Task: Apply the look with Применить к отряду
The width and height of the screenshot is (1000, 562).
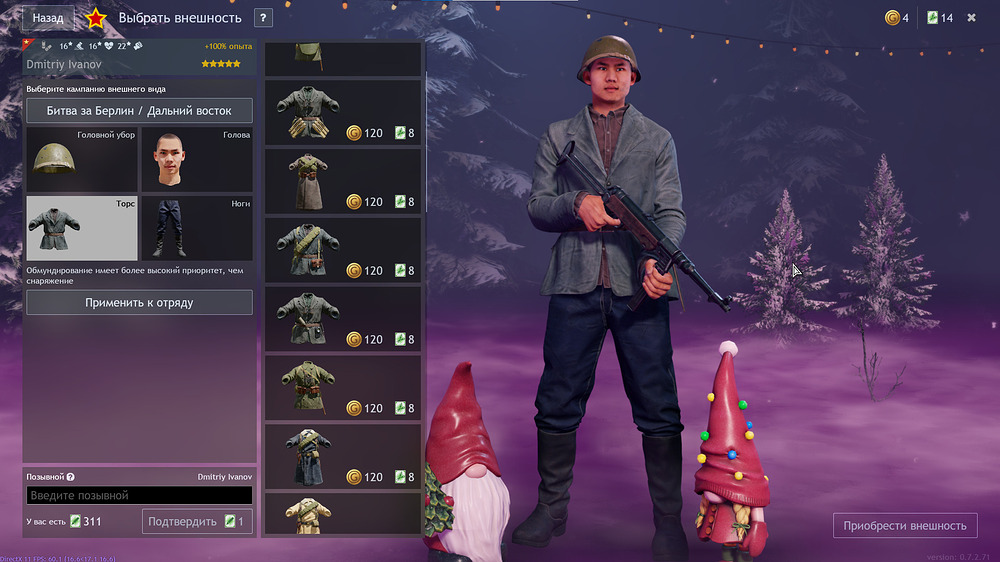Action: coord(139,303)
